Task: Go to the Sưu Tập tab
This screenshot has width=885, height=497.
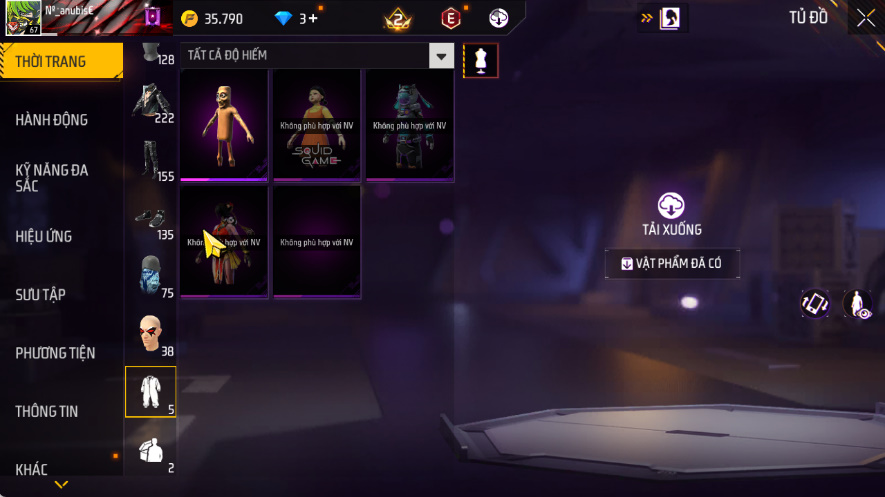Action: 40,295
